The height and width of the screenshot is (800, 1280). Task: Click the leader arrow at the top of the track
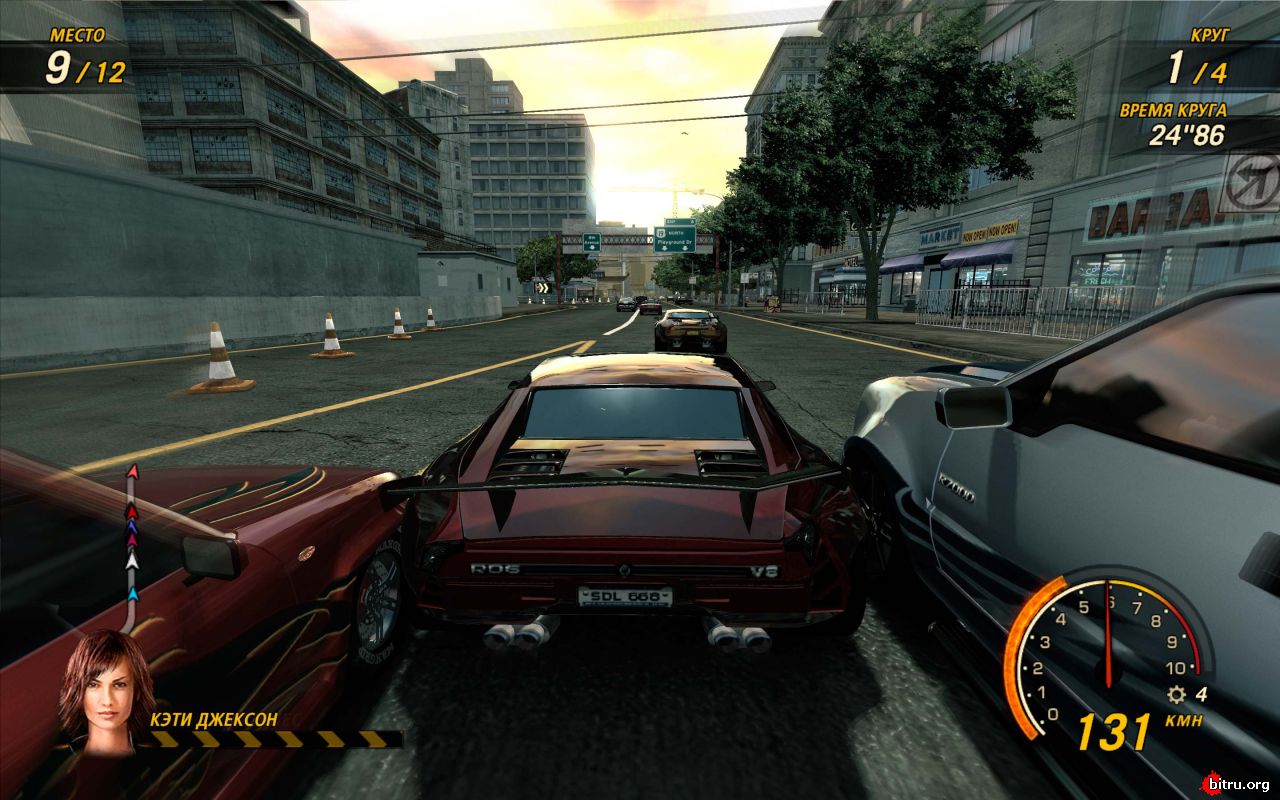point(133,470)
